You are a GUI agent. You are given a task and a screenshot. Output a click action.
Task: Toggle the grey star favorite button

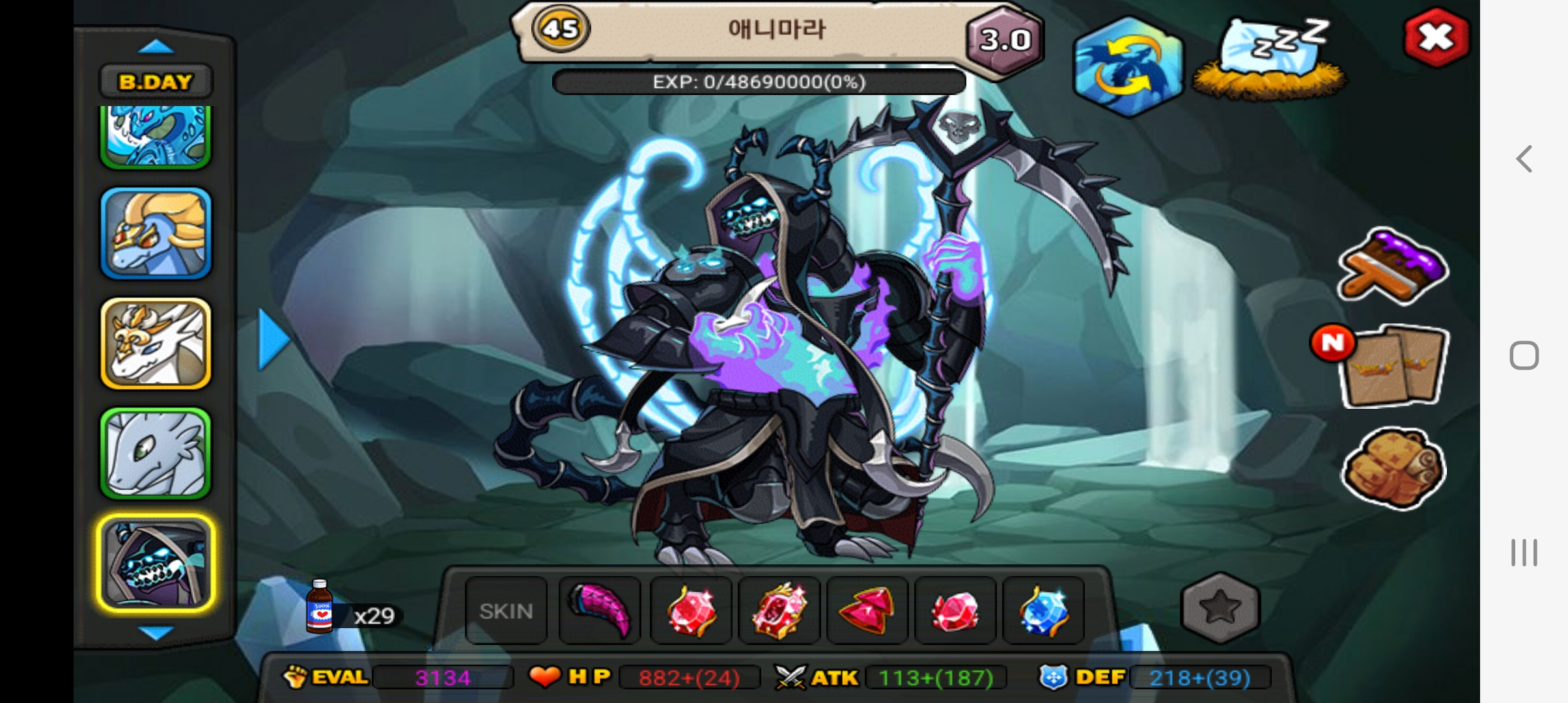coord(1220,607)
